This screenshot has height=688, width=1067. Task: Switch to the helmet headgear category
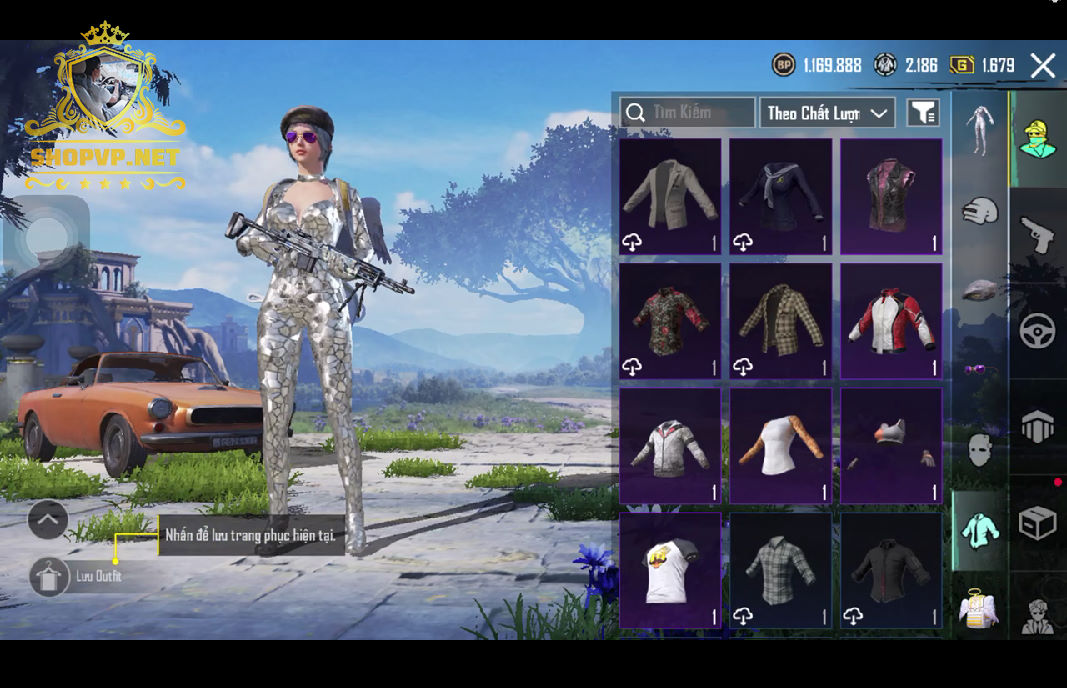980,212
